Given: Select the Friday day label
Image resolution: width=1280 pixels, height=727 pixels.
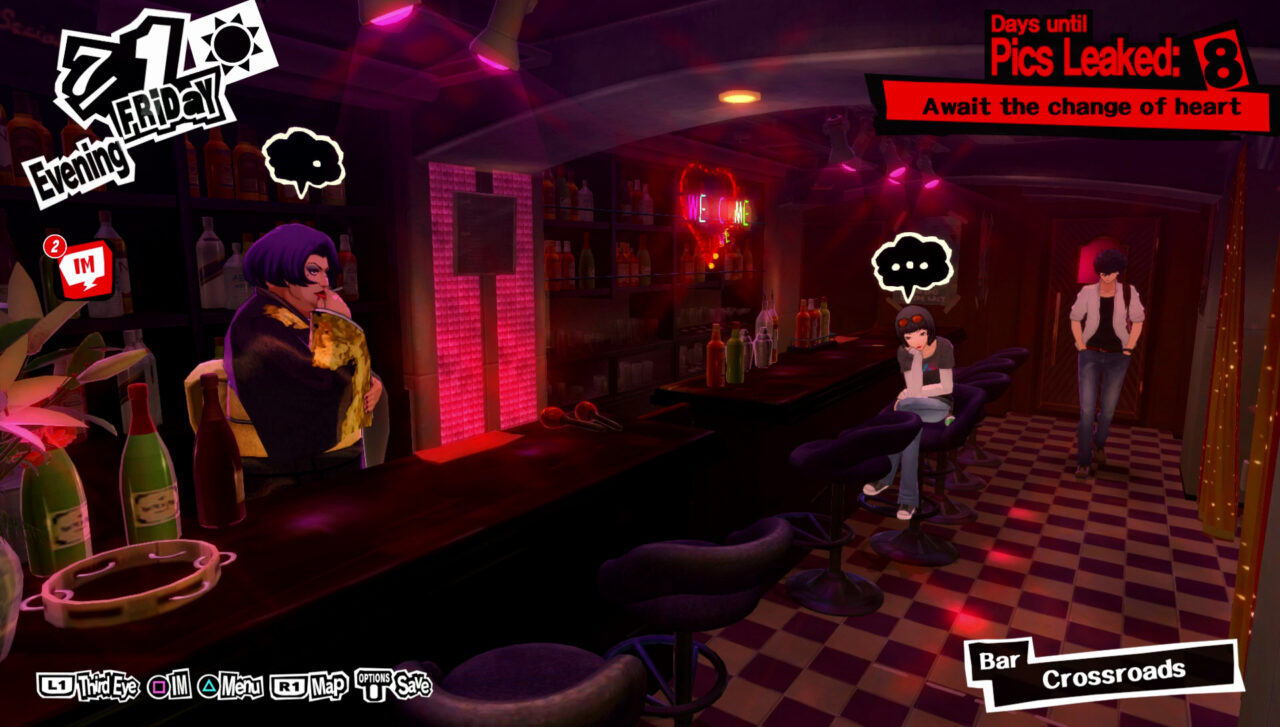Looking at the screenshot, I should click(x=165, y=104).
